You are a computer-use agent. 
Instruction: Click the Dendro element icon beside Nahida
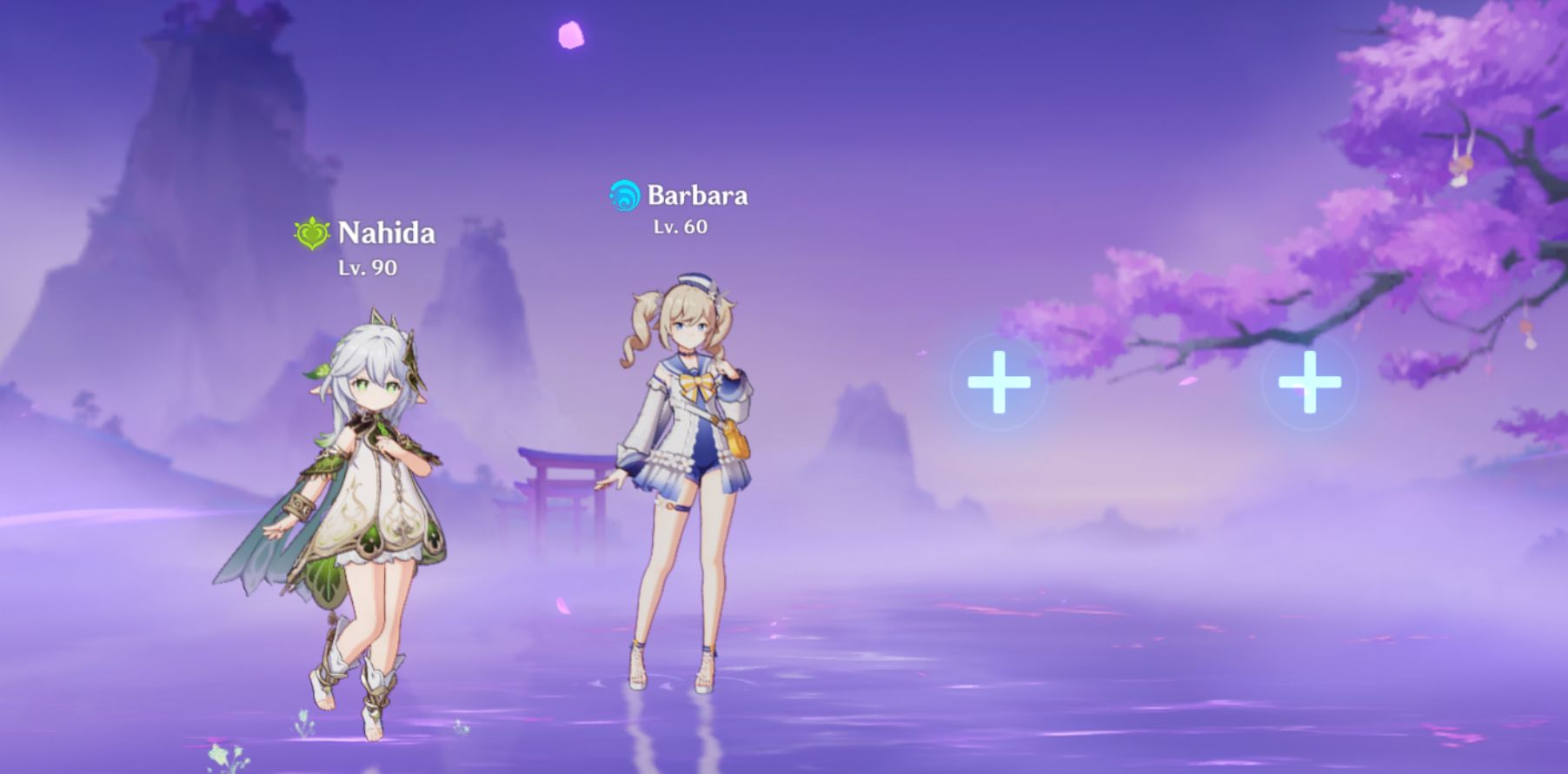pyautogui.click(x=314, y=231)
